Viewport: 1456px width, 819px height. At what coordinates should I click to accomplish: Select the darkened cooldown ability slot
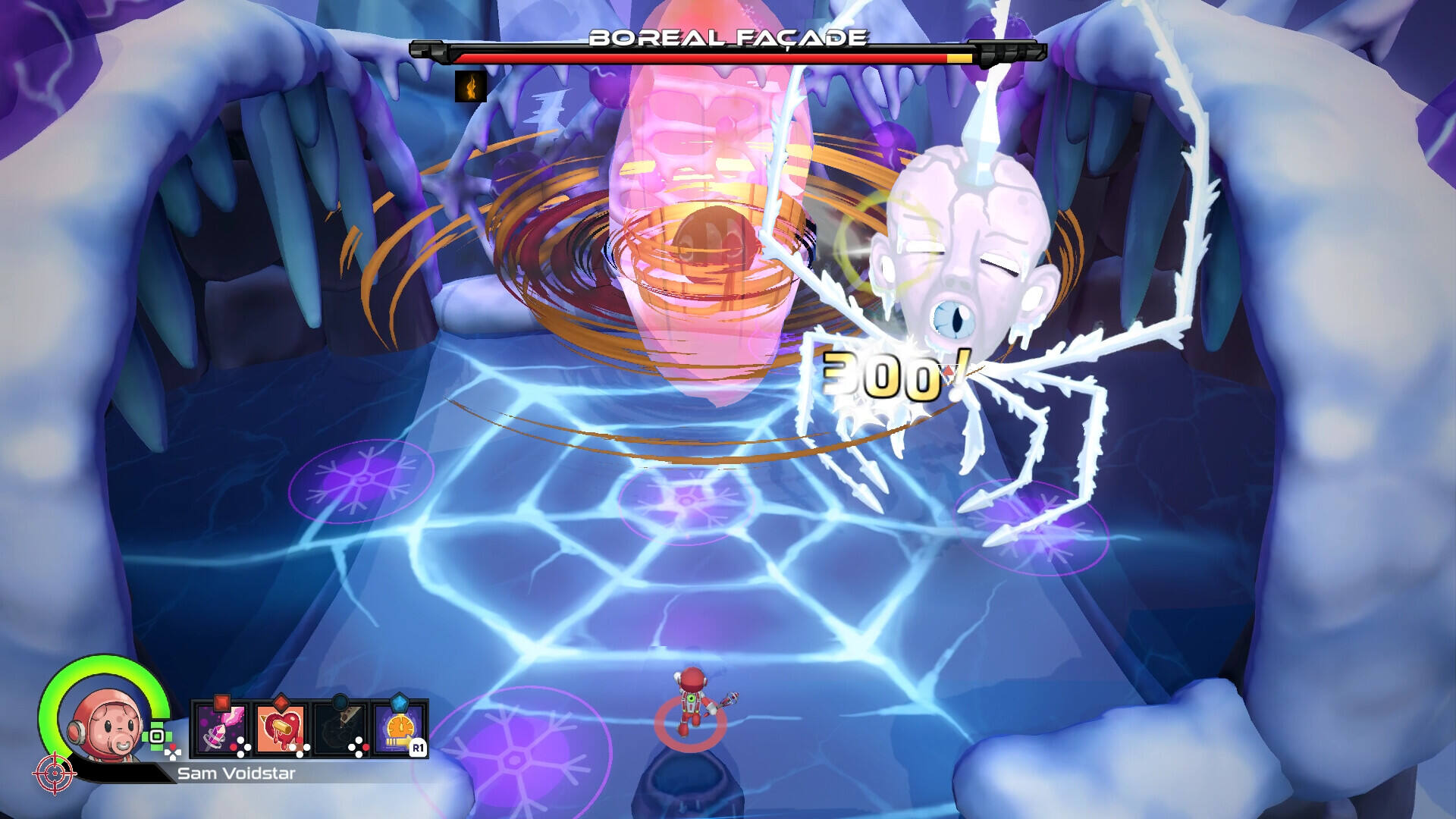340,730
